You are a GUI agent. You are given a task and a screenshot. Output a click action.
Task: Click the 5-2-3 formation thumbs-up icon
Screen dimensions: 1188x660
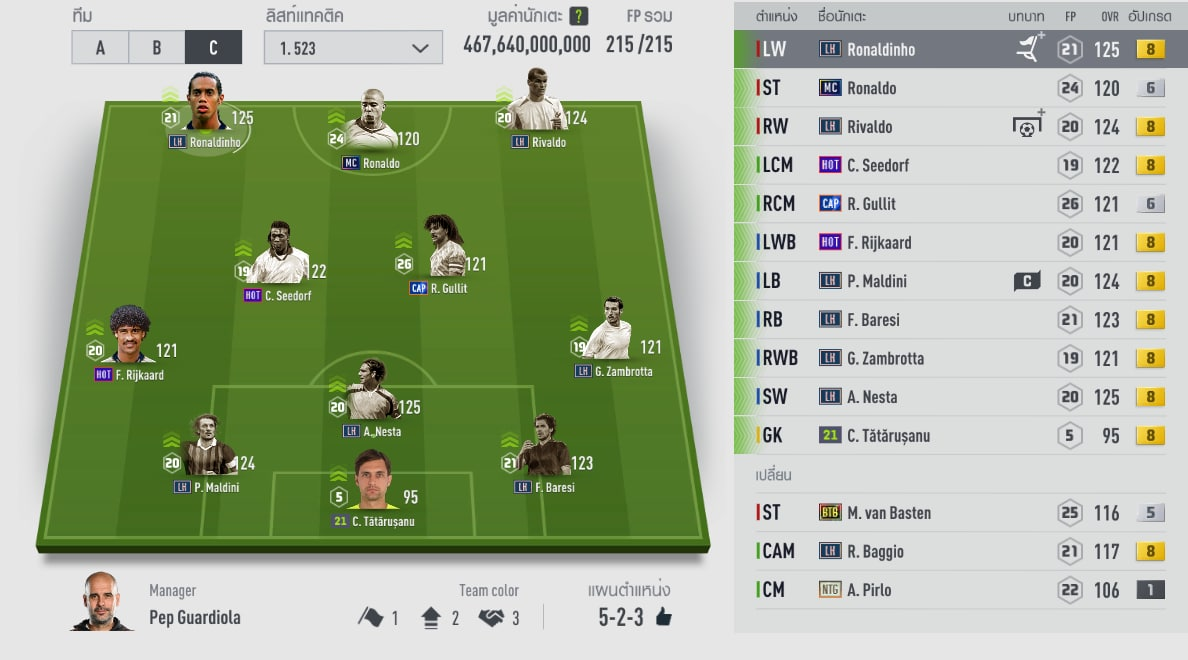(663, 617)
